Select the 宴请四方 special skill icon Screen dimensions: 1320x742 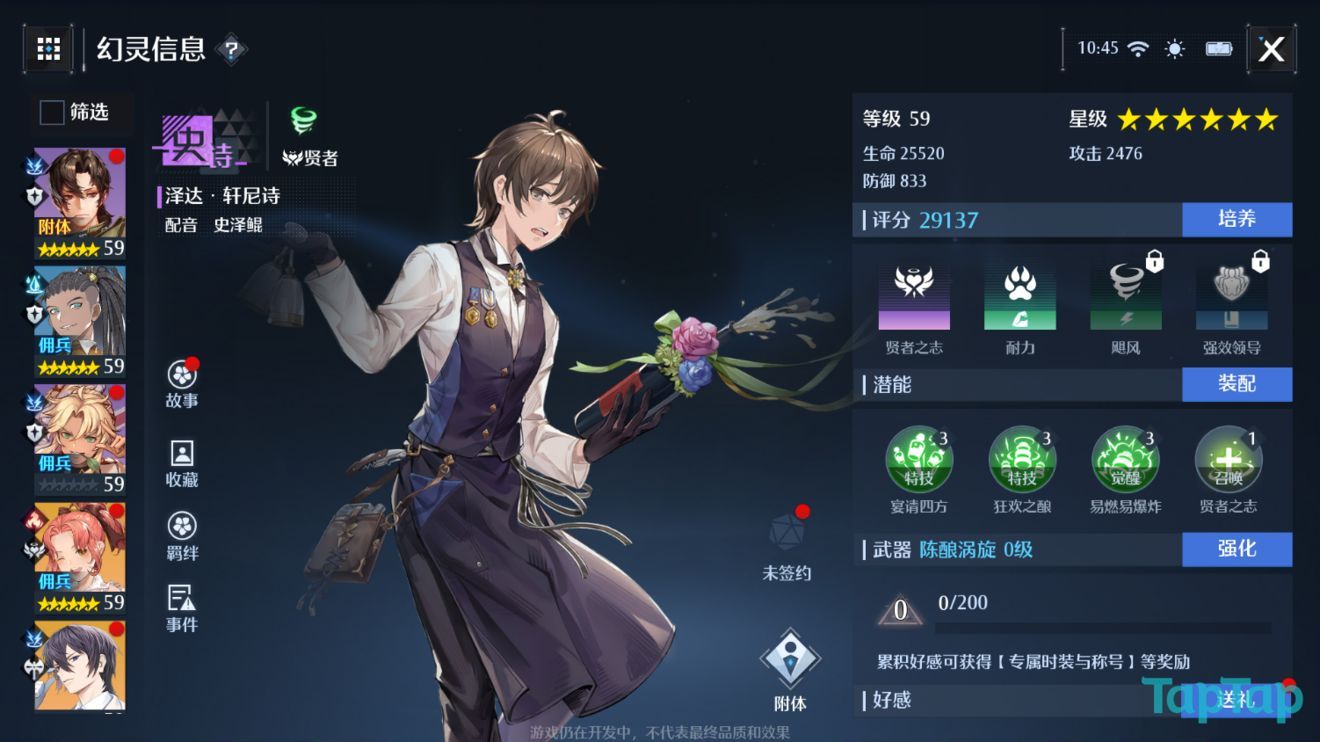(919, 459)
